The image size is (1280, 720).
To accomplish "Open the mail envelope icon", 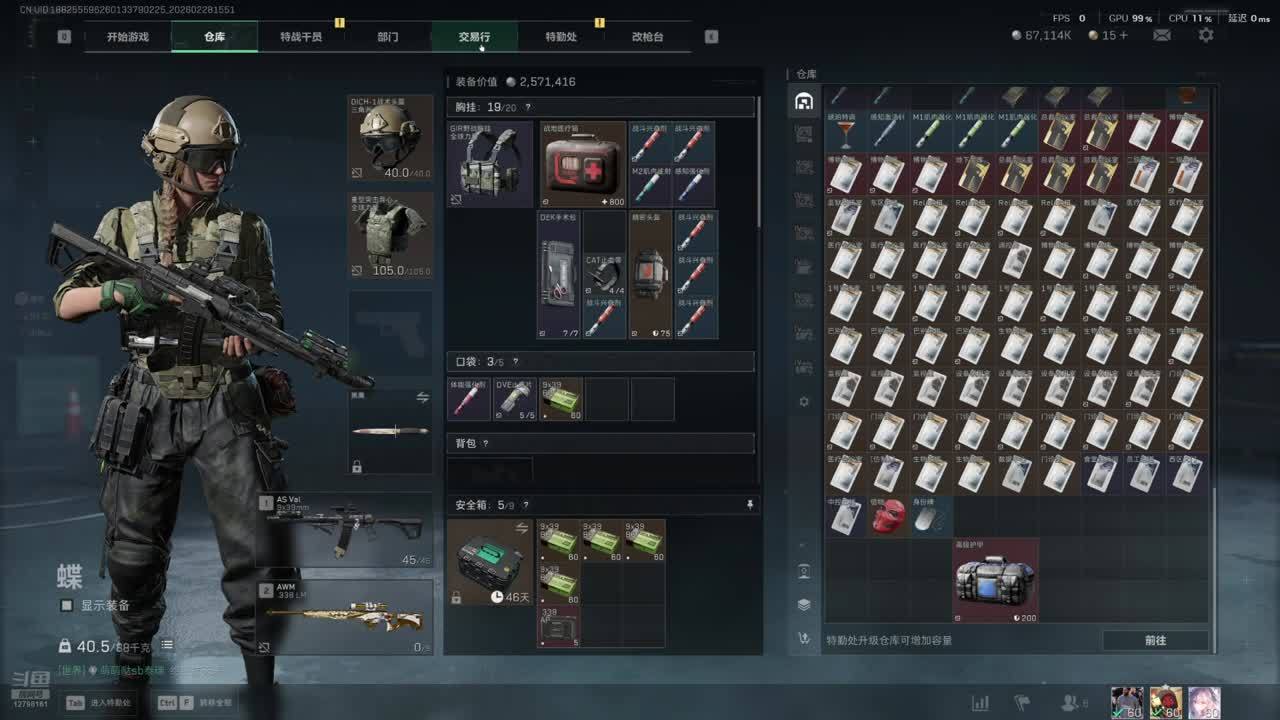I will click(x=1162, y=35).
